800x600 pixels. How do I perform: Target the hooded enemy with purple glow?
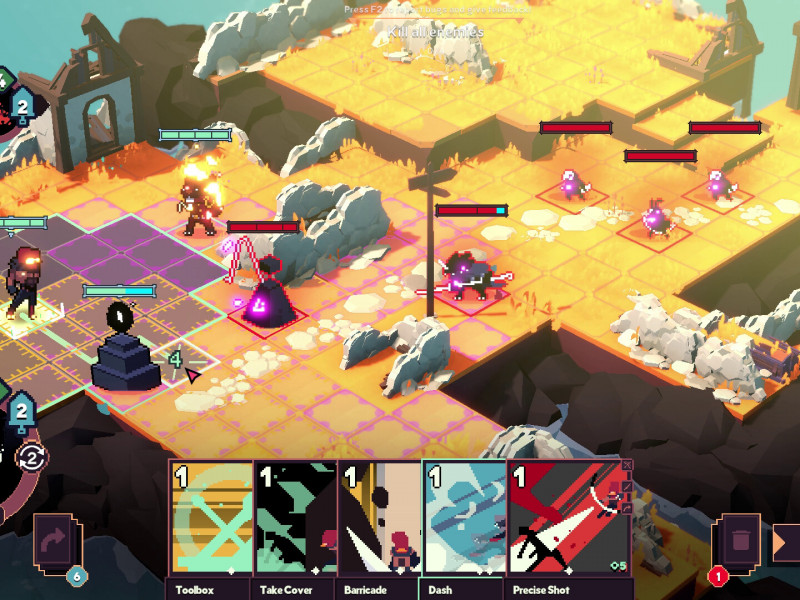pos(267,292)
